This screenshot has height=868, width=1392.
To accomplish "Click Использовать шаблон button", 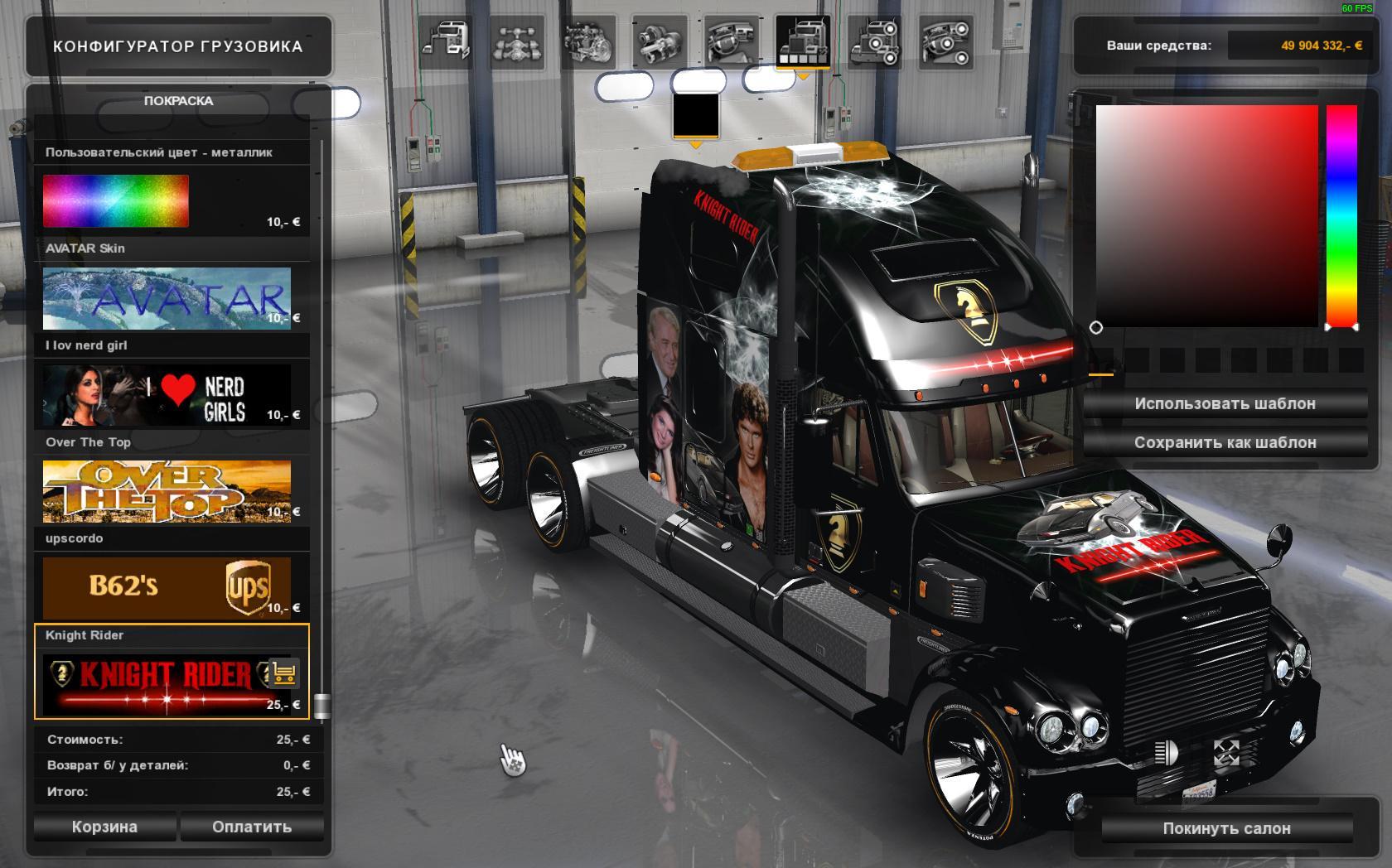I will [1225, 404].
